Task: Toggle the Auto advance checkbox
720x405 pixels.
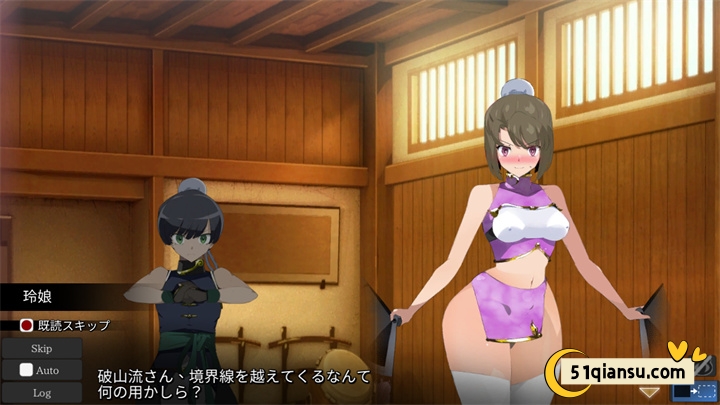Action: click(x=26, y=370)
